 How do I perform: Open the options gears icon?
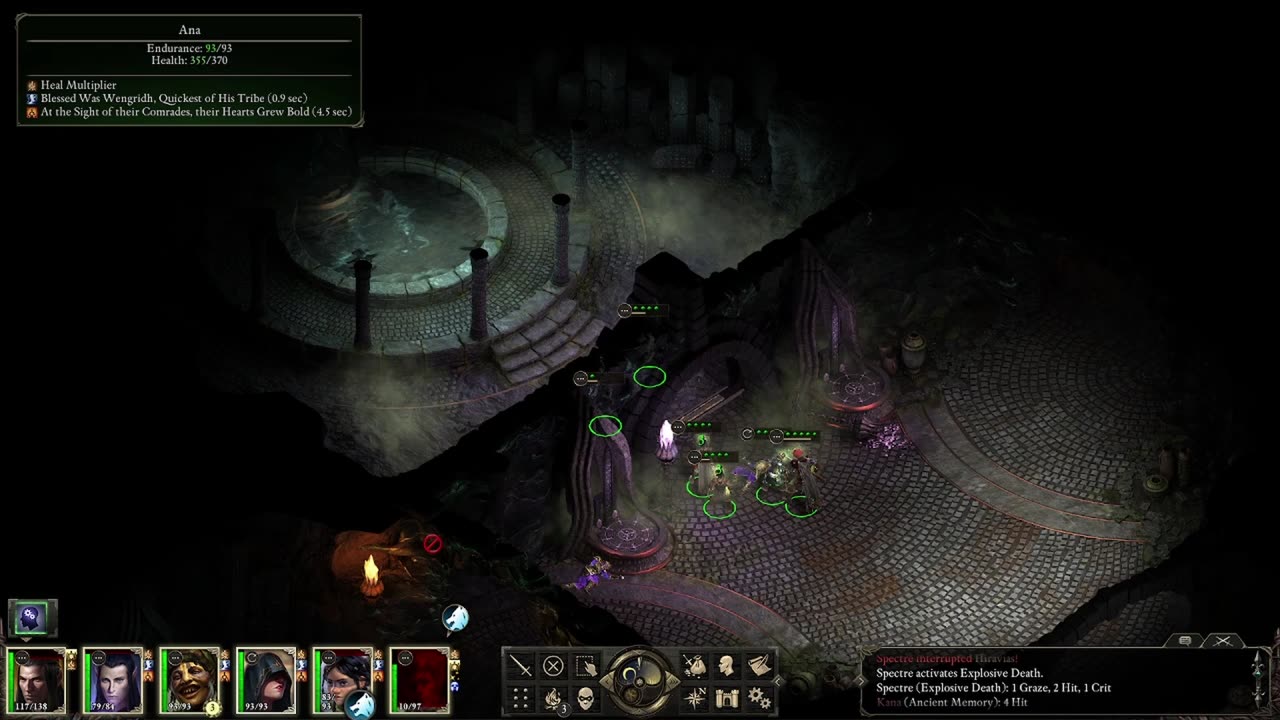pos(760,697)
